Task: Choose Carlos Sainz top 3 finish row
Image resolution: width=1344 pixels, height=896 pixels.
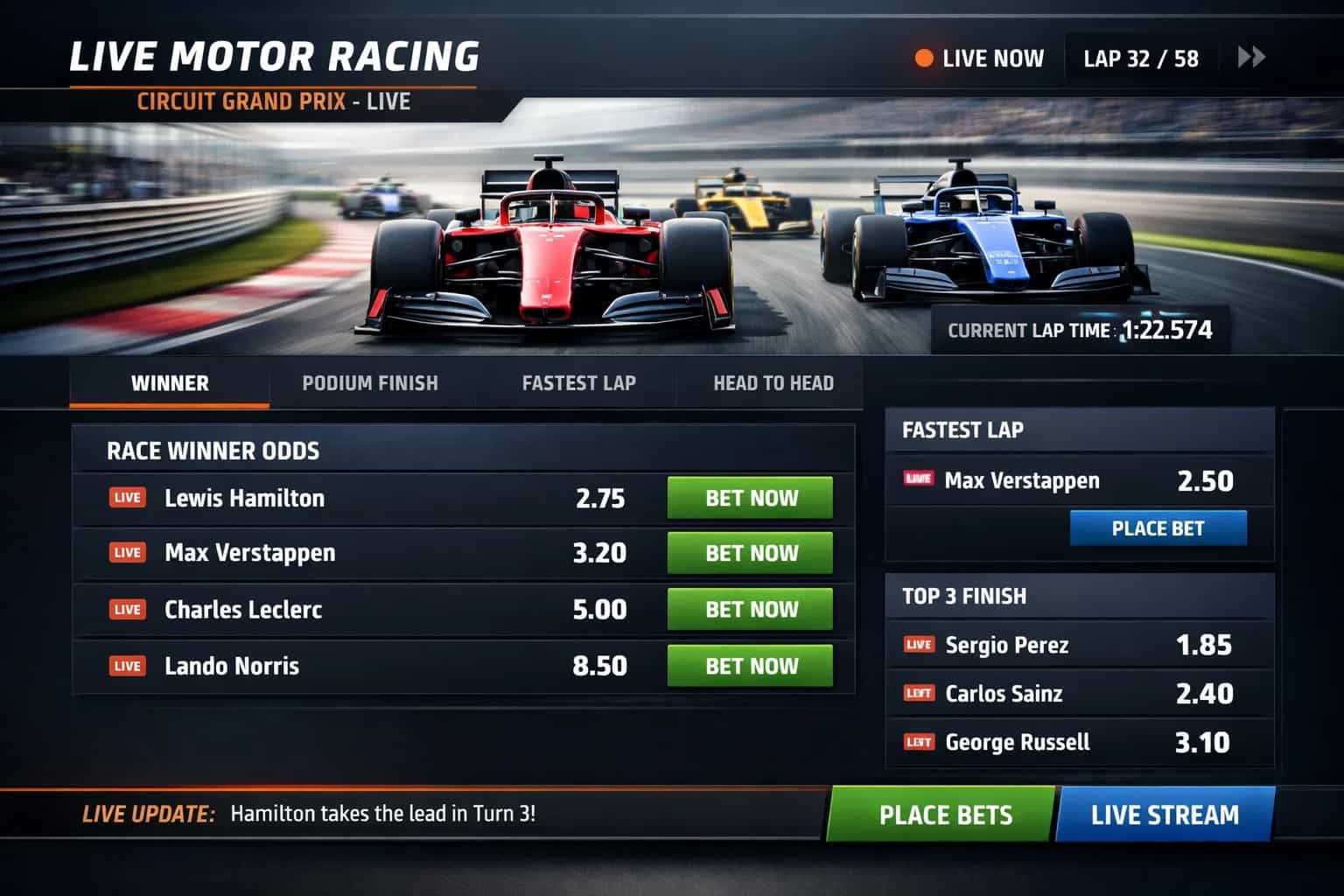Action: coord(1079,694)
